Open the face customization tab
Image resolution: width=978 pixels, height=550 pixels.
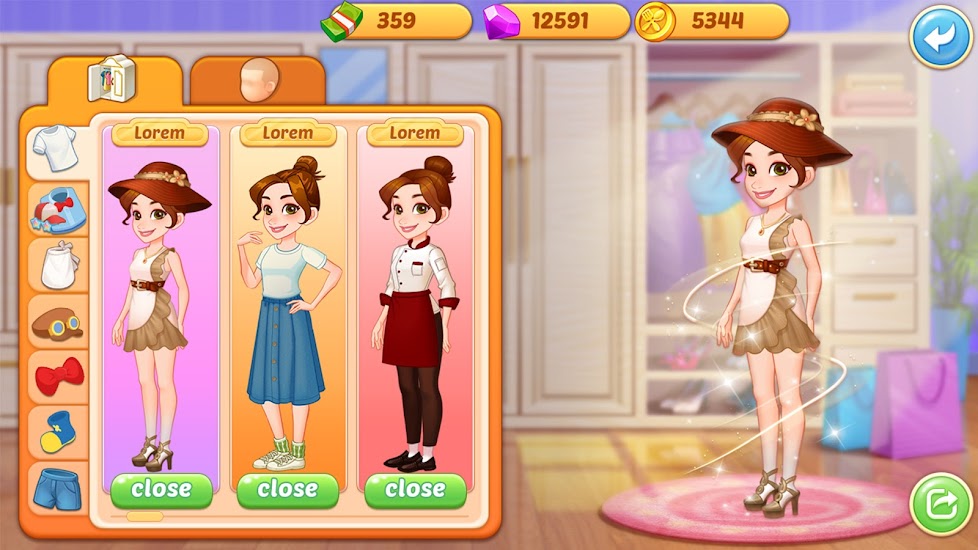pos(256,82)
